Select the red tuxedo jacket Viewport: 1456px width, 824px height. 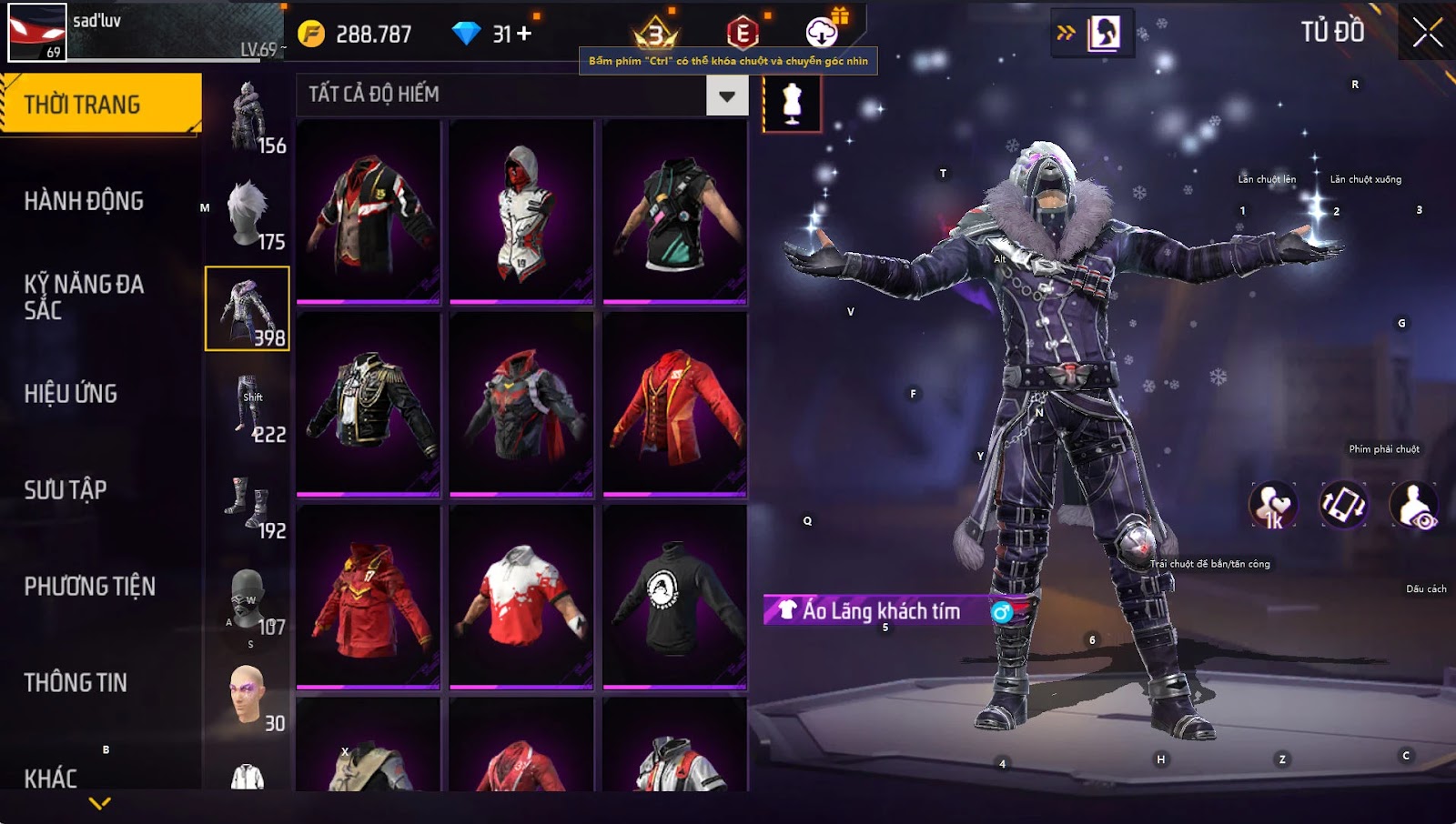click(x=675, y=405)
